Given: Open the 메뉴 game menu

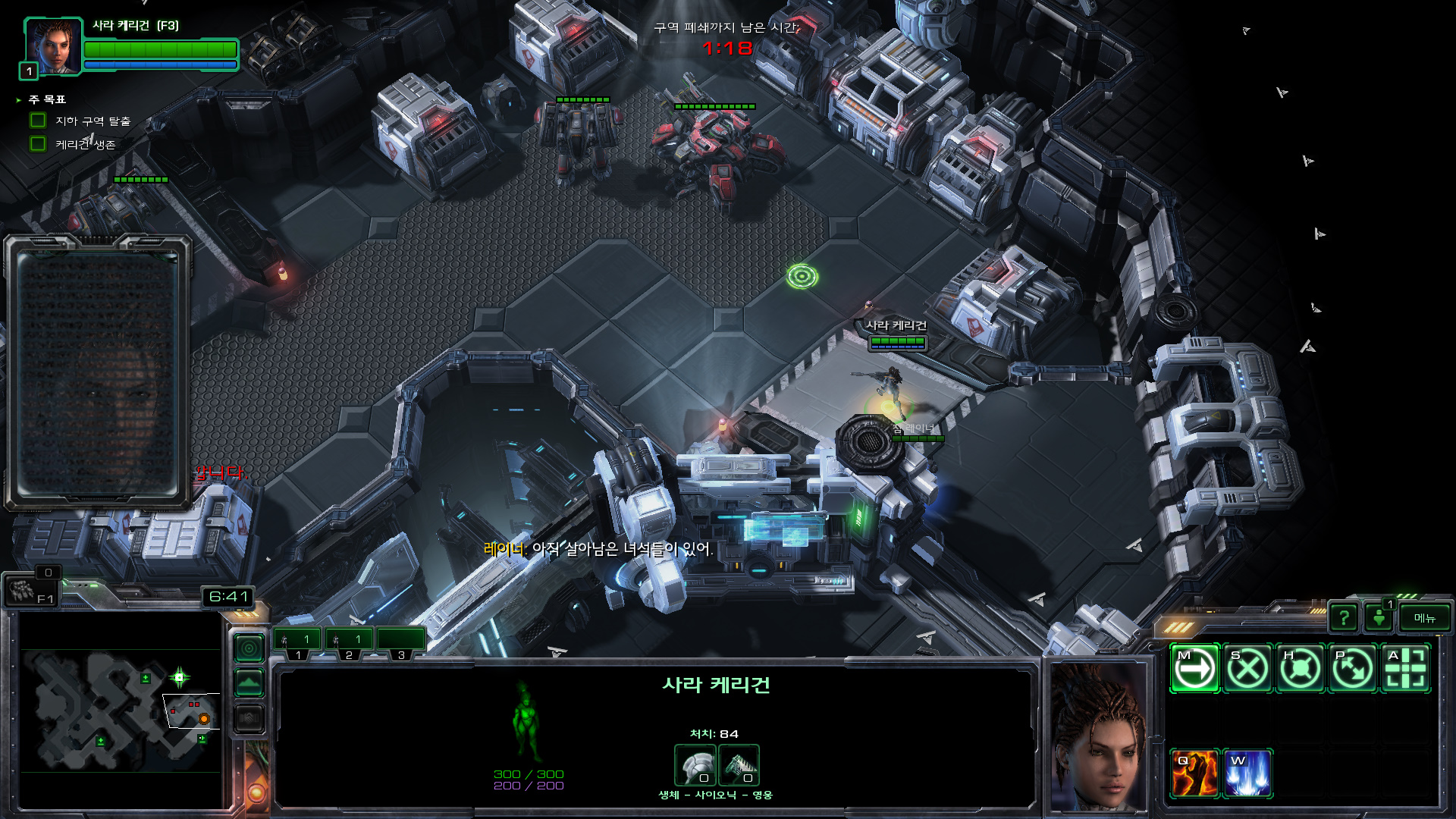Looking at the screenshot, I should click(1424, 618).
